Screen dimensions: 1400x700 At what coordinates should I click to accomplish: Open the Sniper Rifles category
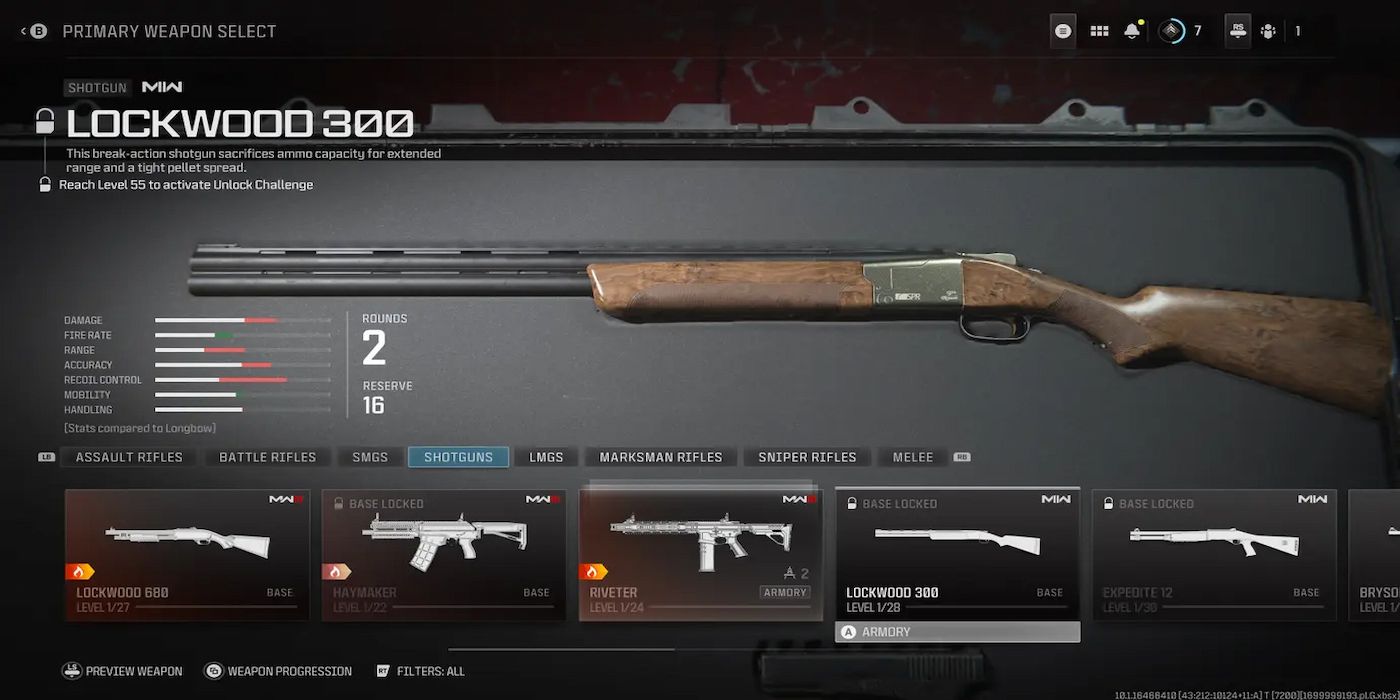point(807,457)
